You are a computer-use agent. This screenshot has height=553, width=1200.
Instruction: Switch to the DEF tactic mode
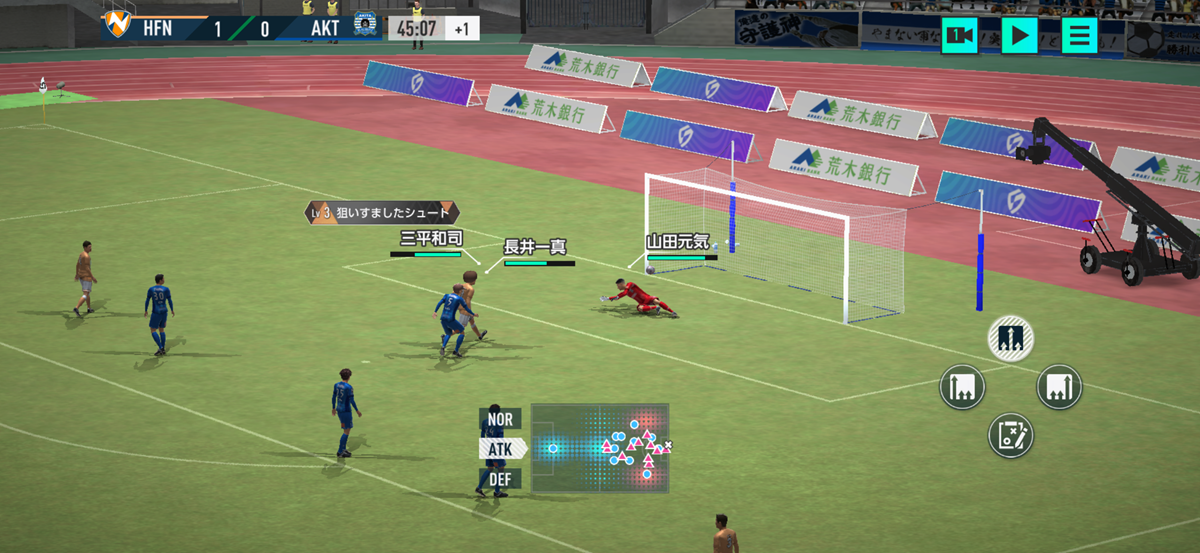click(502, 479)
